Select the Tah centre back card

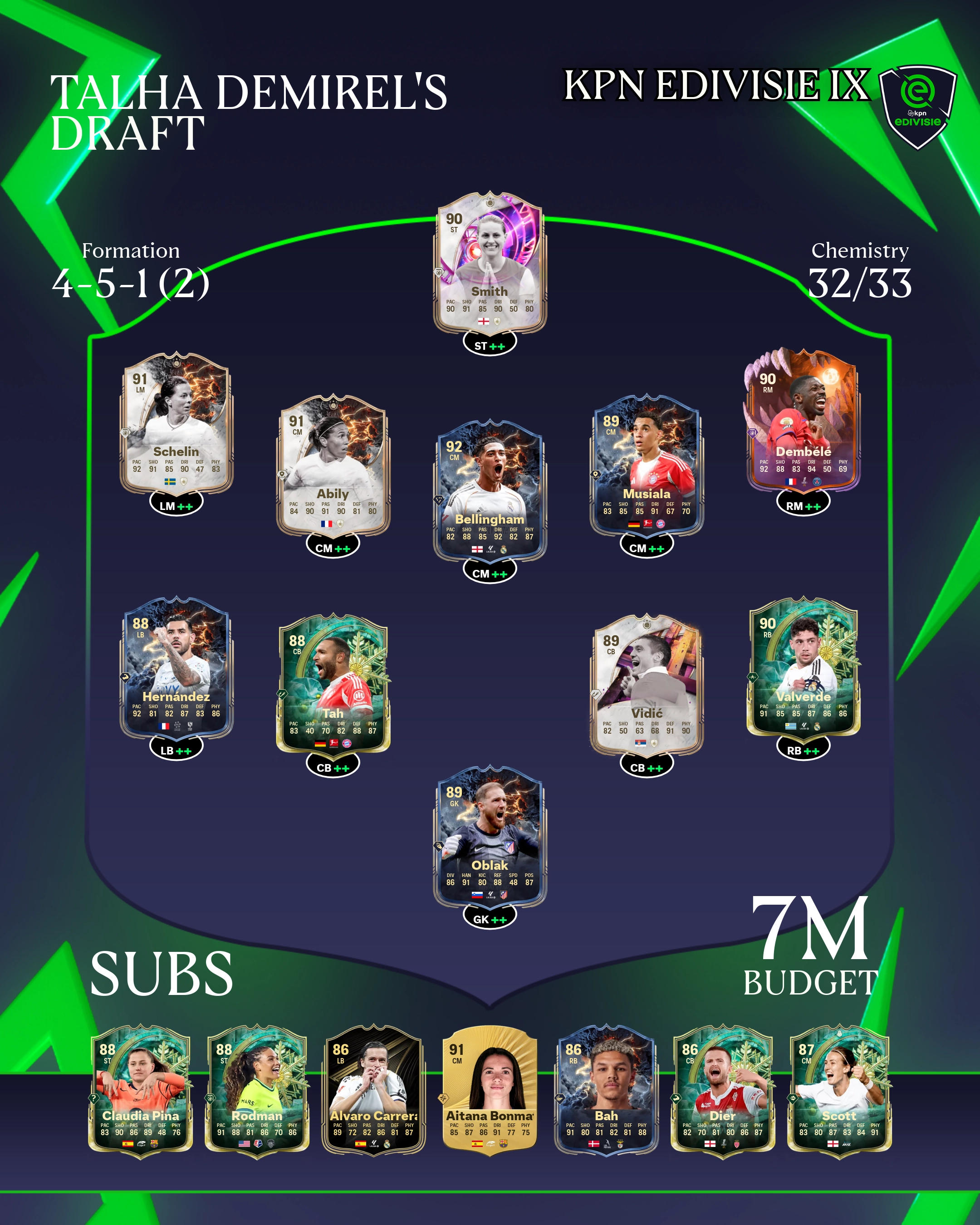[333, 684]
